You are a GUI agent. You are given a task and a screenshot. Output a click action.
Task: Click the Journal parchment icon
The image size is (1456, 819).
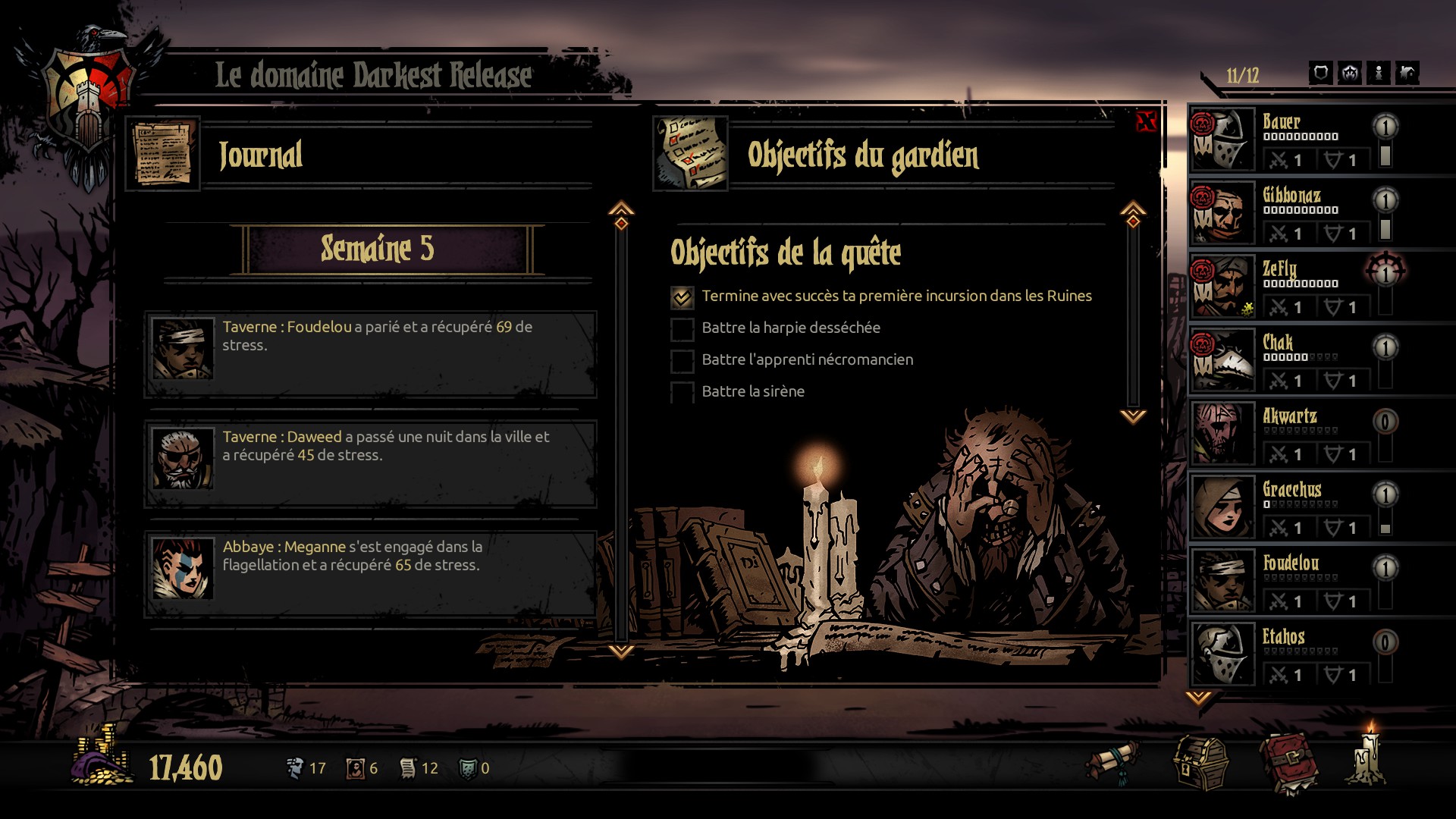(x=163, y=152)
